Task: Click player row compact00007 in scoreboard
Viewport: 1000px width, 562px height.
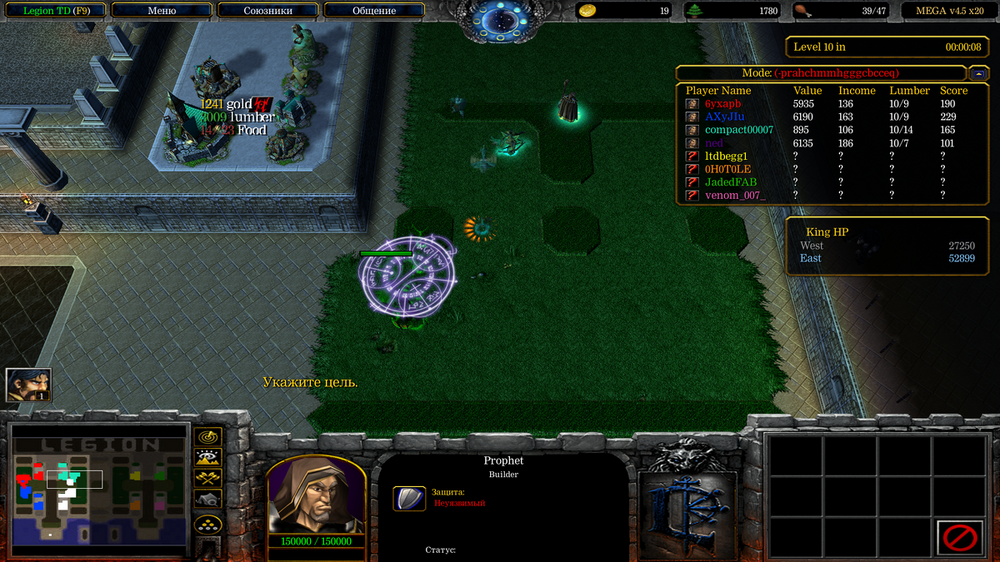Action: pyautogui.click(x=738, y=130)
